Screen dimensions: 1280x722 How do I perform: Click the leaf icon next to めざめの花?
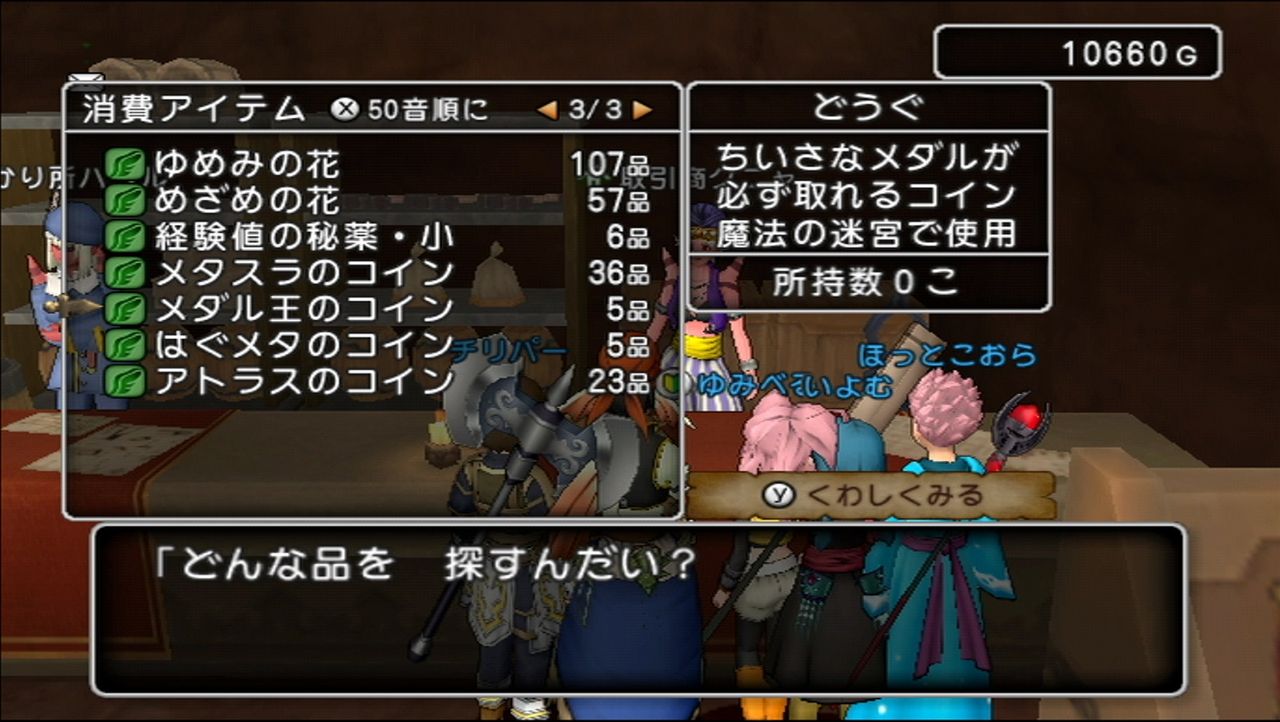click(127, 203)
